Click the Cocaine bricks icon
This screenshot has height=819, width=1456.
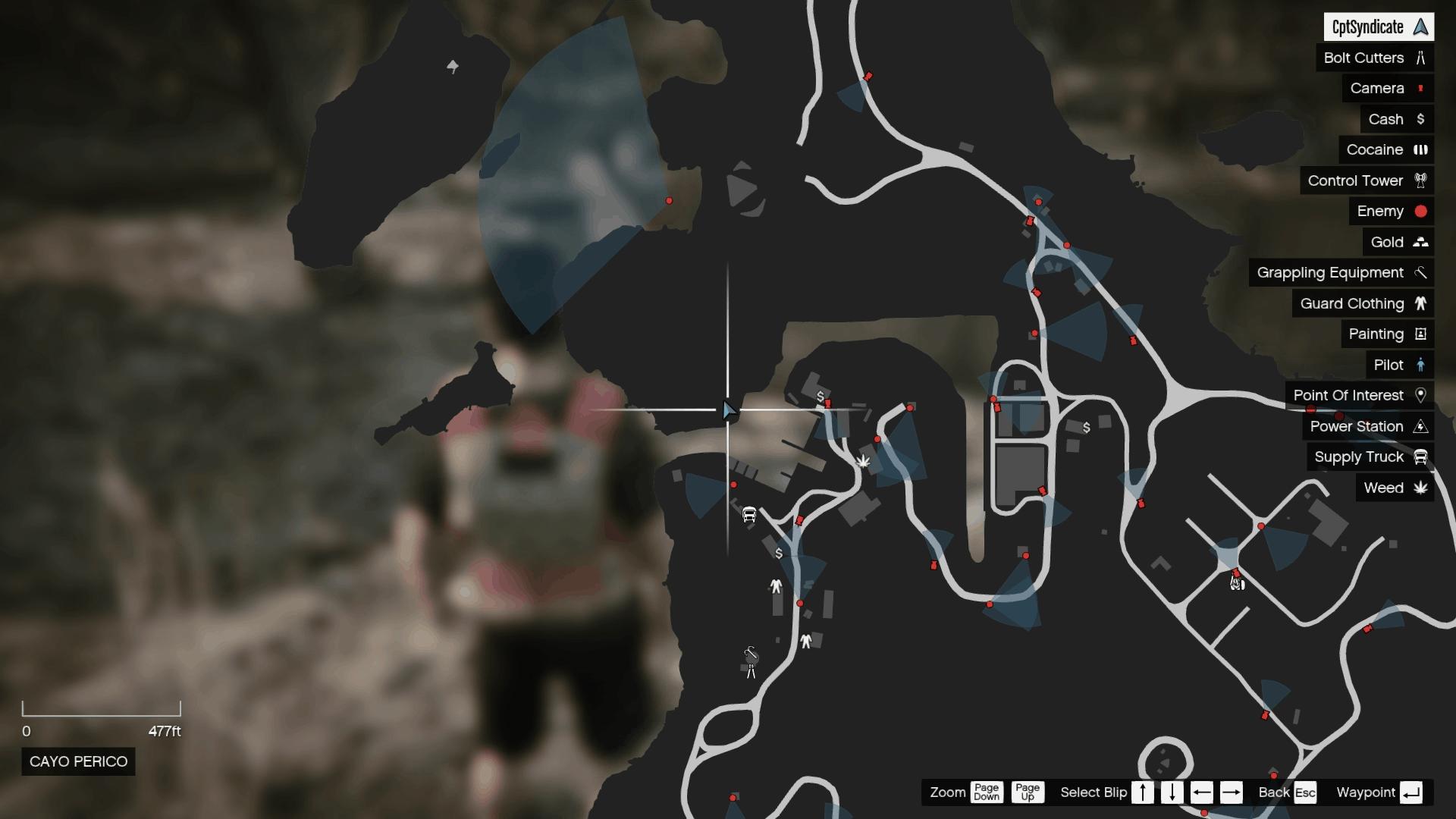1421,149
